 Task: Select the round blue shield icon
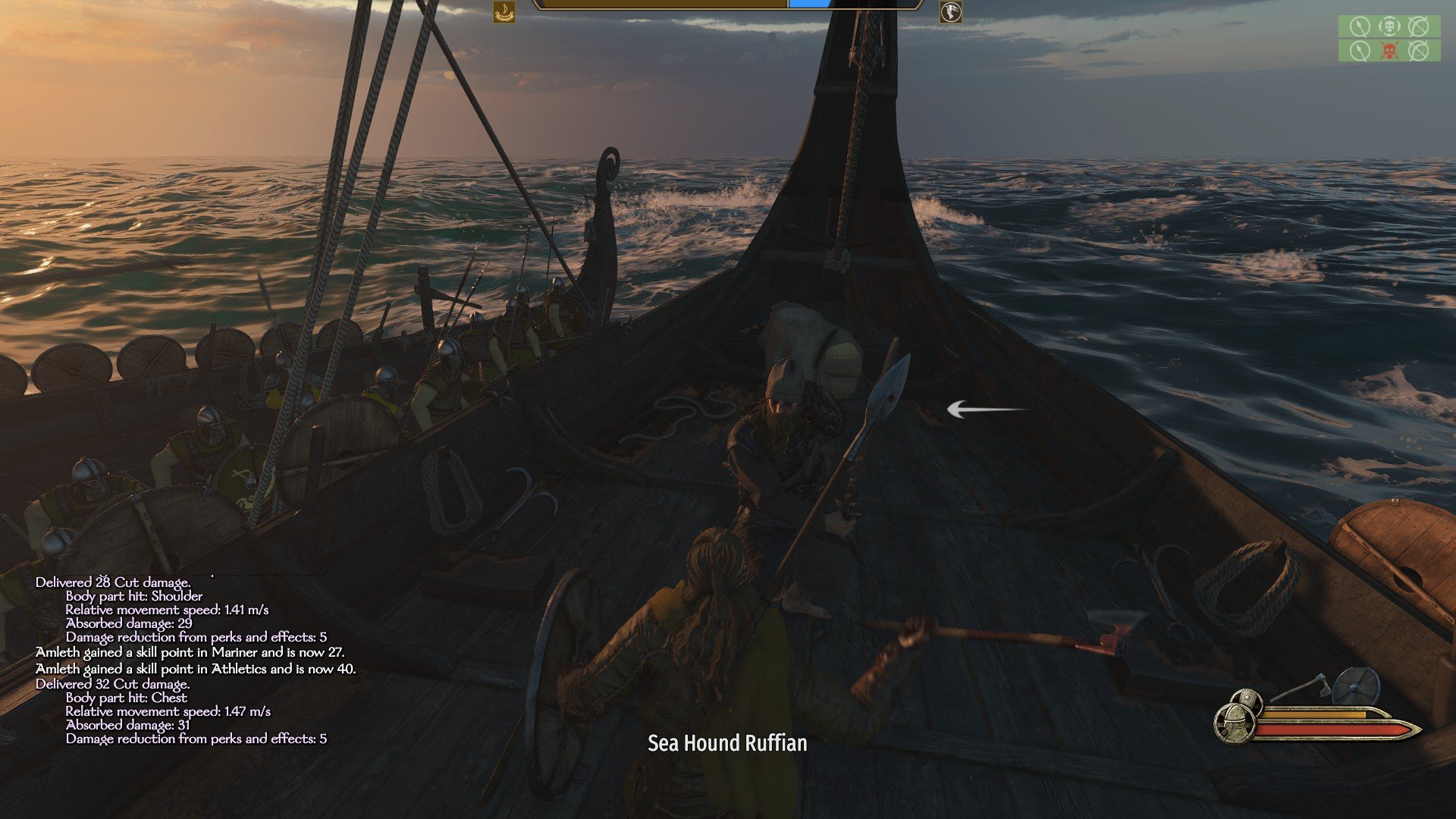(x=1355, y=686)
